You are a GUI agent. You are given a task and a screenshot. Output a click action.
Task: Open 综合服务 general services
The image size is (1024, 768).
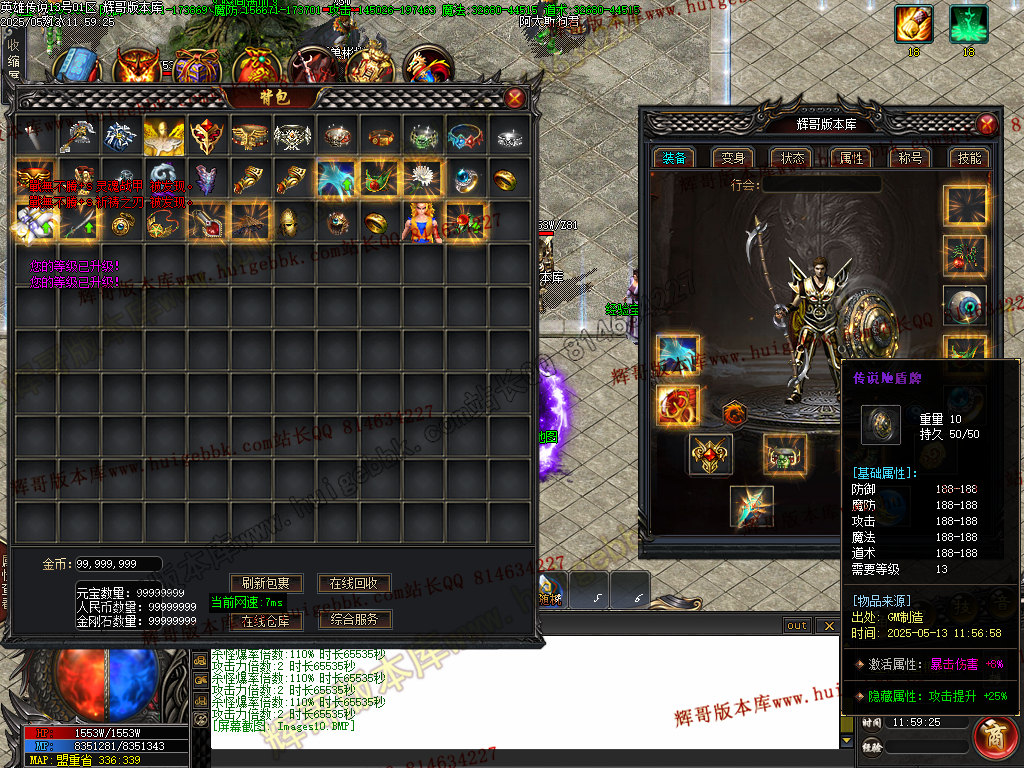[x=354, y=620]
